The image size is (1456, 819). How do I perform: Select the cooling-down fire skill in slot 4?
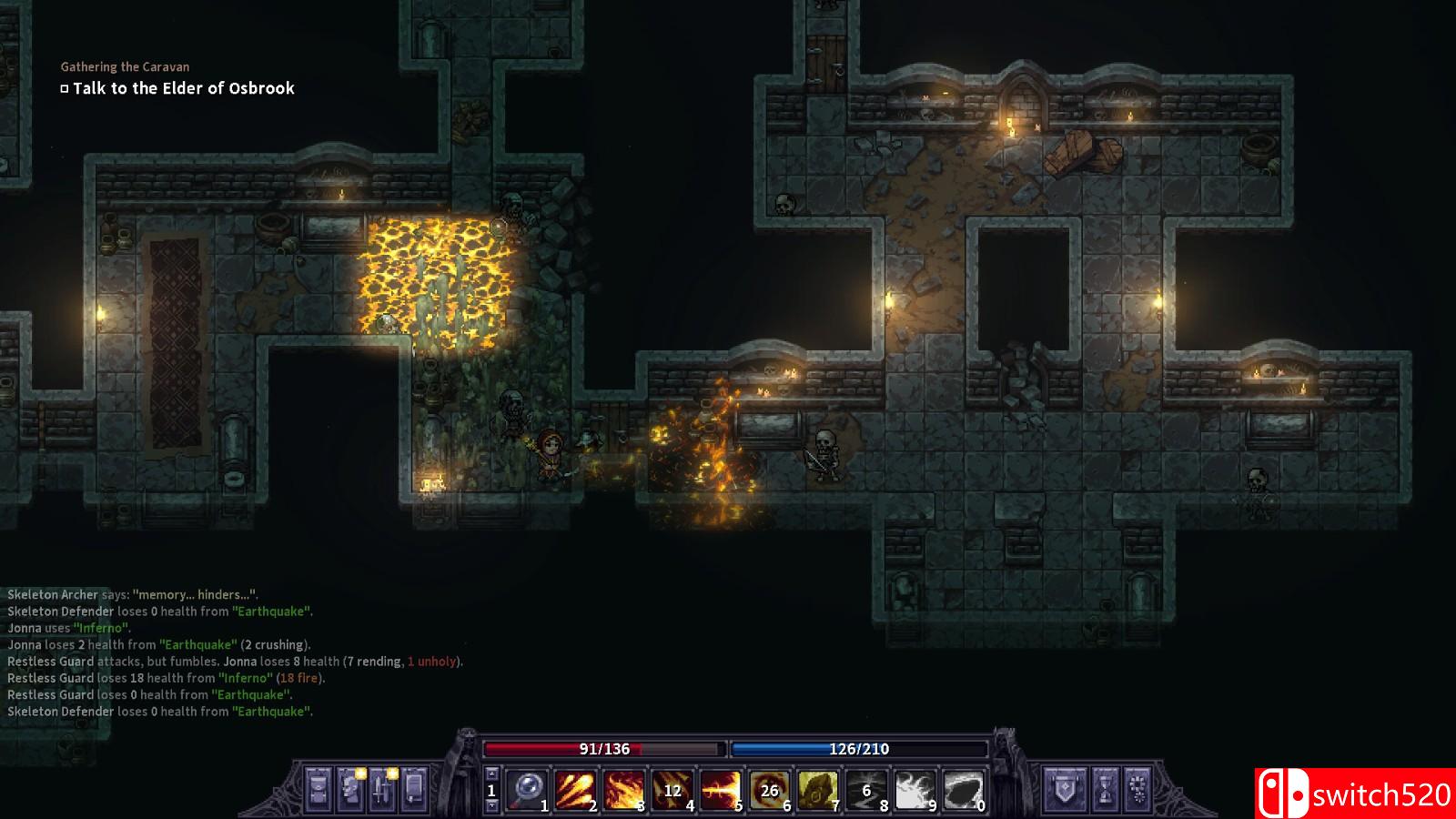(x=672, y=790)
